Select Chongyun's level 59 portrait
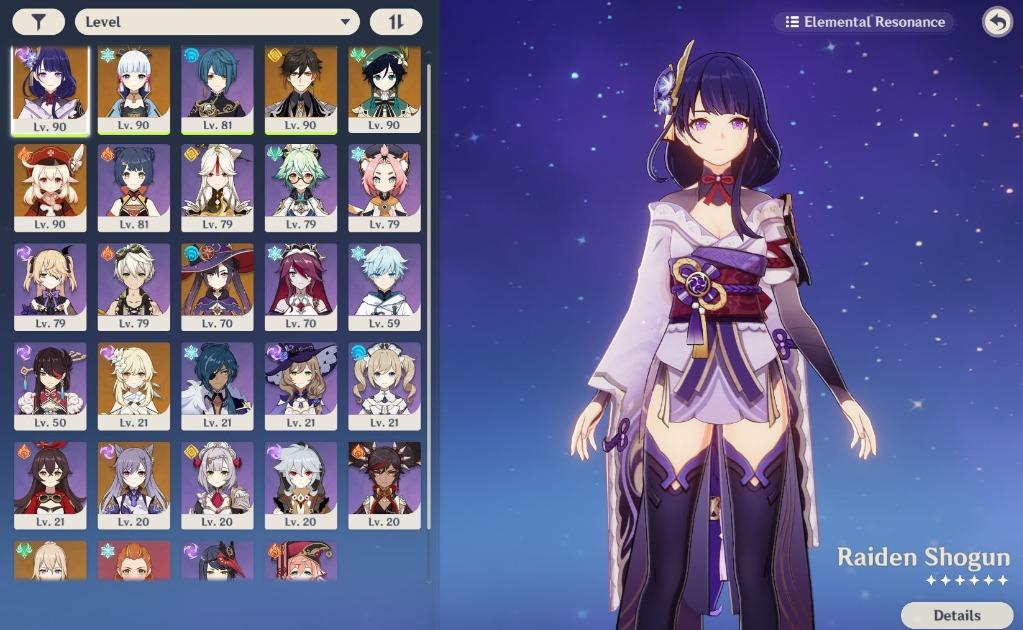Viewport: 1023px width, 630px height. pos(385,286)
